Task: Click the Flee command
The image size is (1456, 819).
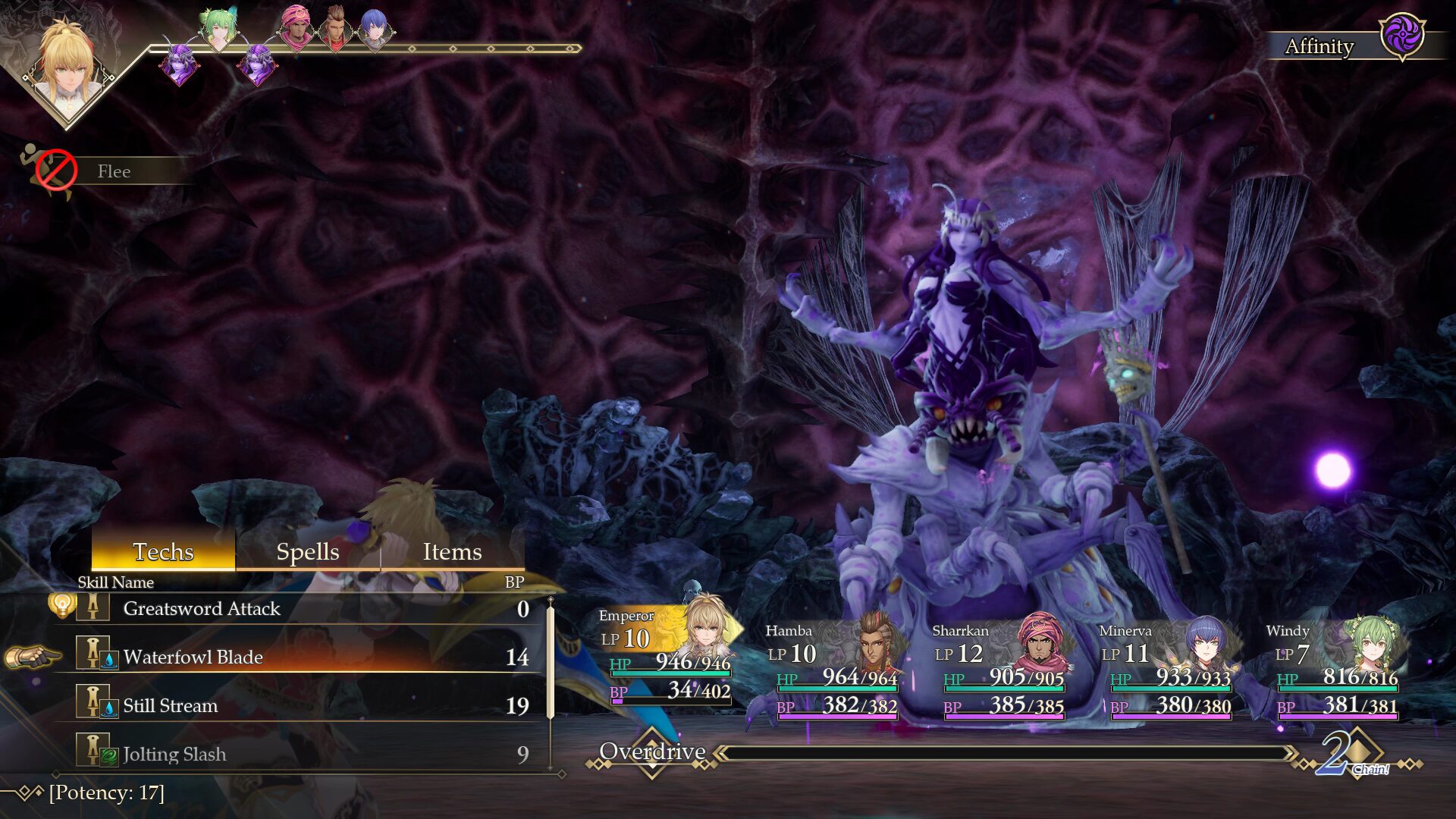Action: click(x=114, y=171)
